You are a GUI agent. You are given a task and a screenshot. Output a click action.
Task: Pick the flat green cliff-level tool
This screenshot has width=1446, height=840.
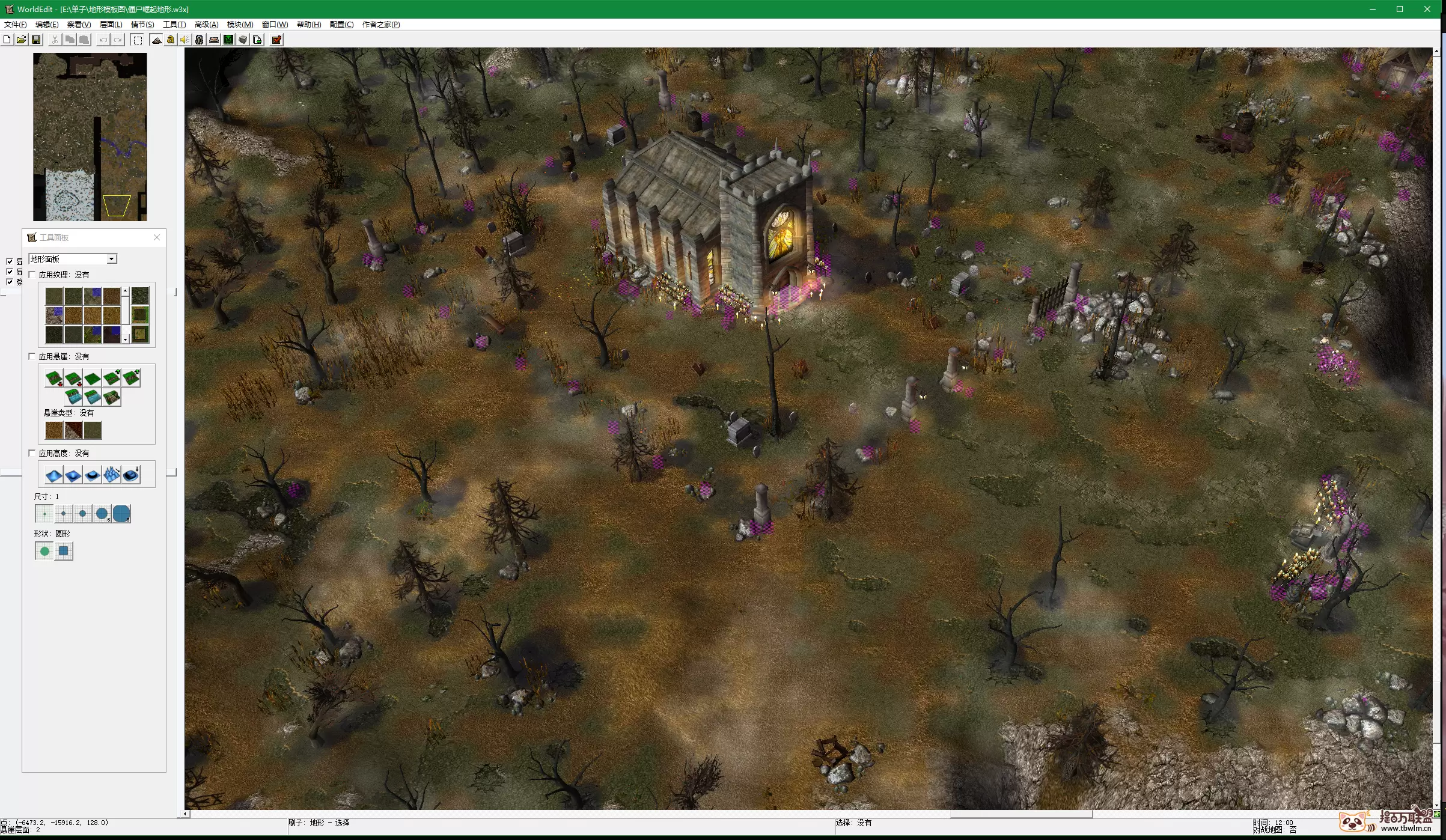[x=93, y=378]
